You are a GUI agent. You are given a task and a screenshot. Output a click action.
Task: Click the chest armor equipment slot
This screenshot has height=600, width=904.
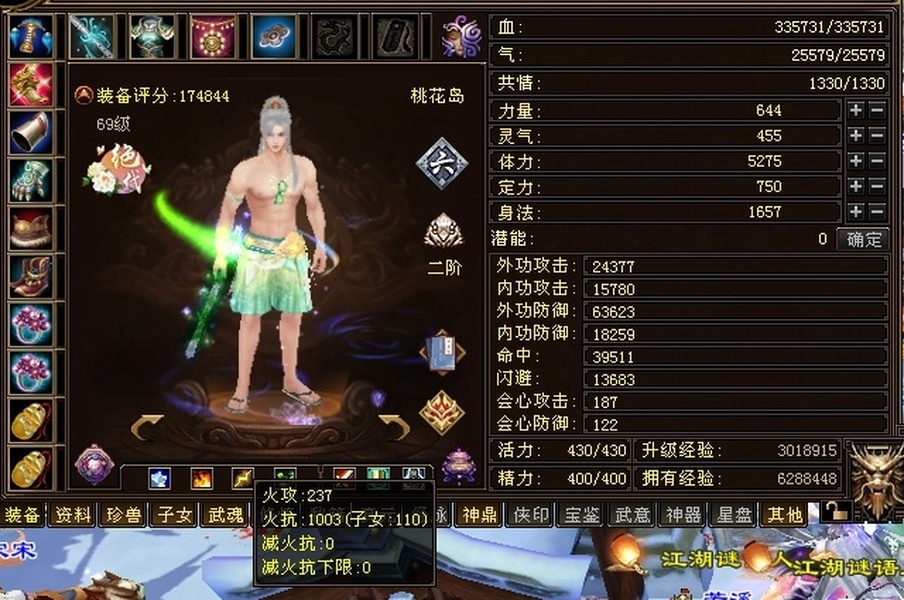pos(152,37)
